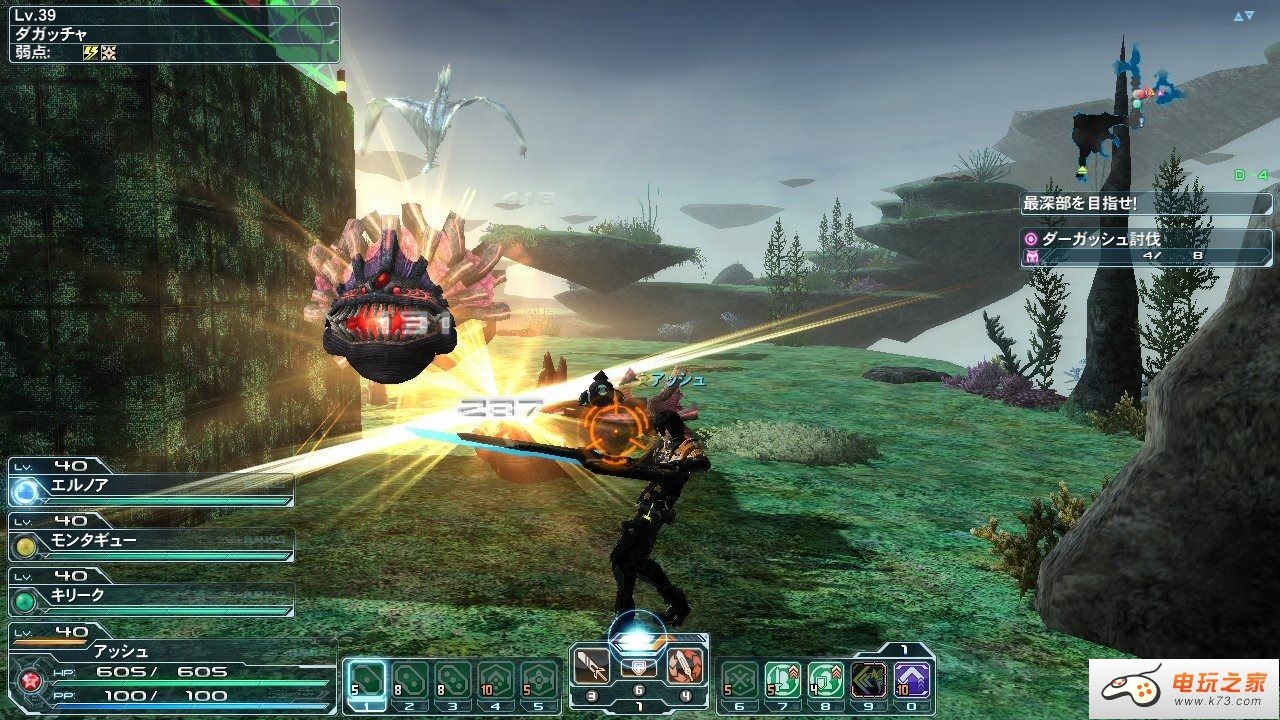The width and height of the screenshot is (1280, 720).
Task: Open the 最深部を目指せ! objective
Action: (x=1146, y=204)
